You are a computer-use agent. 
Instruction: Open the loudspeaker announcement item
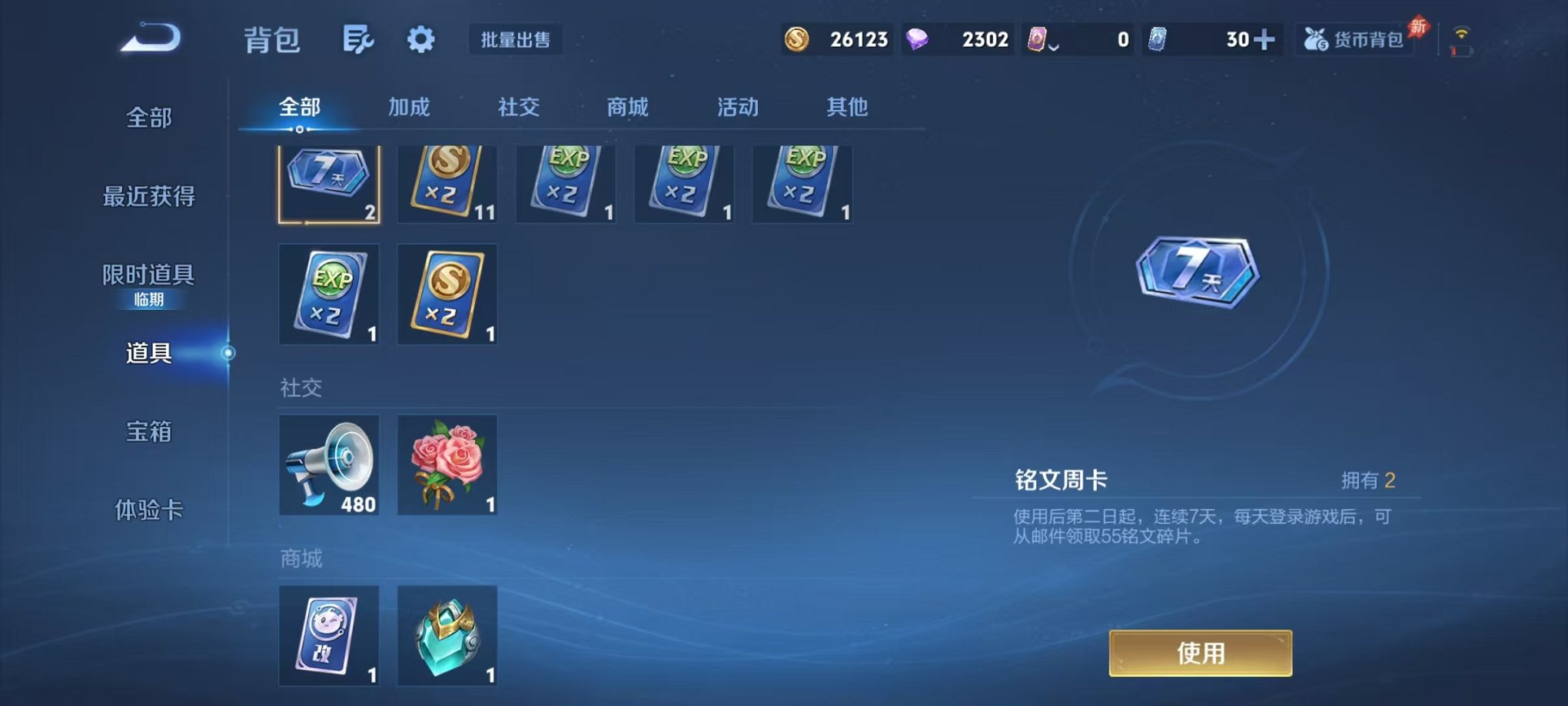point(329,465)
